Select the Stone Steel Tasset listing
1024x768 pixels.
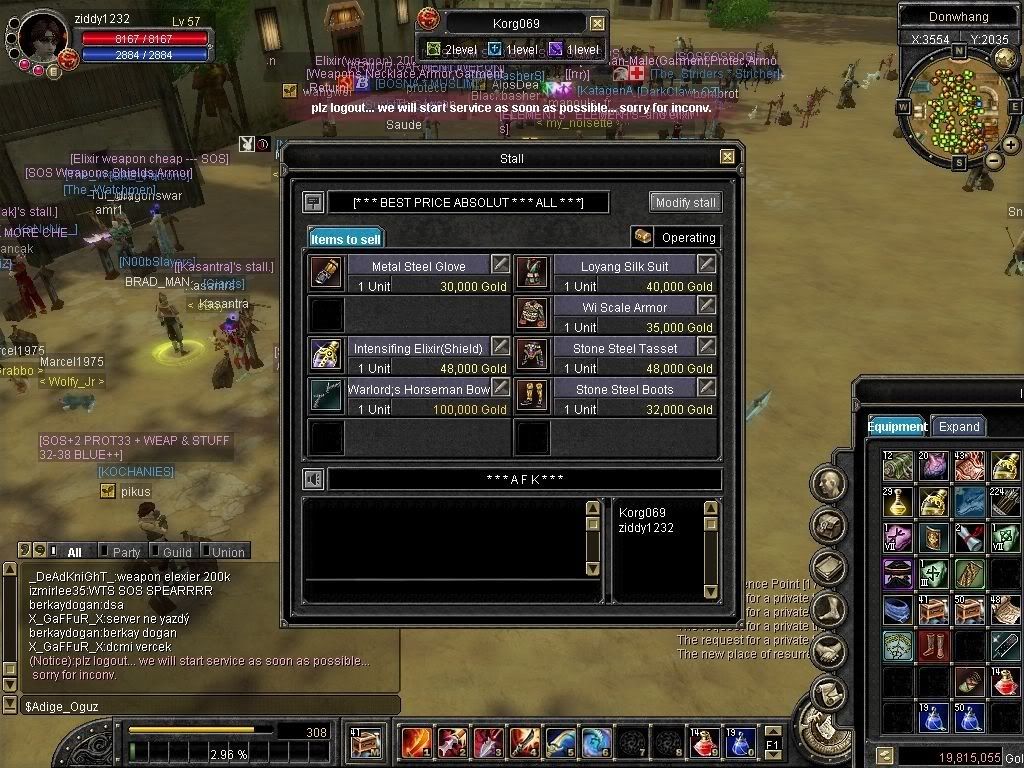click(624, 348)
